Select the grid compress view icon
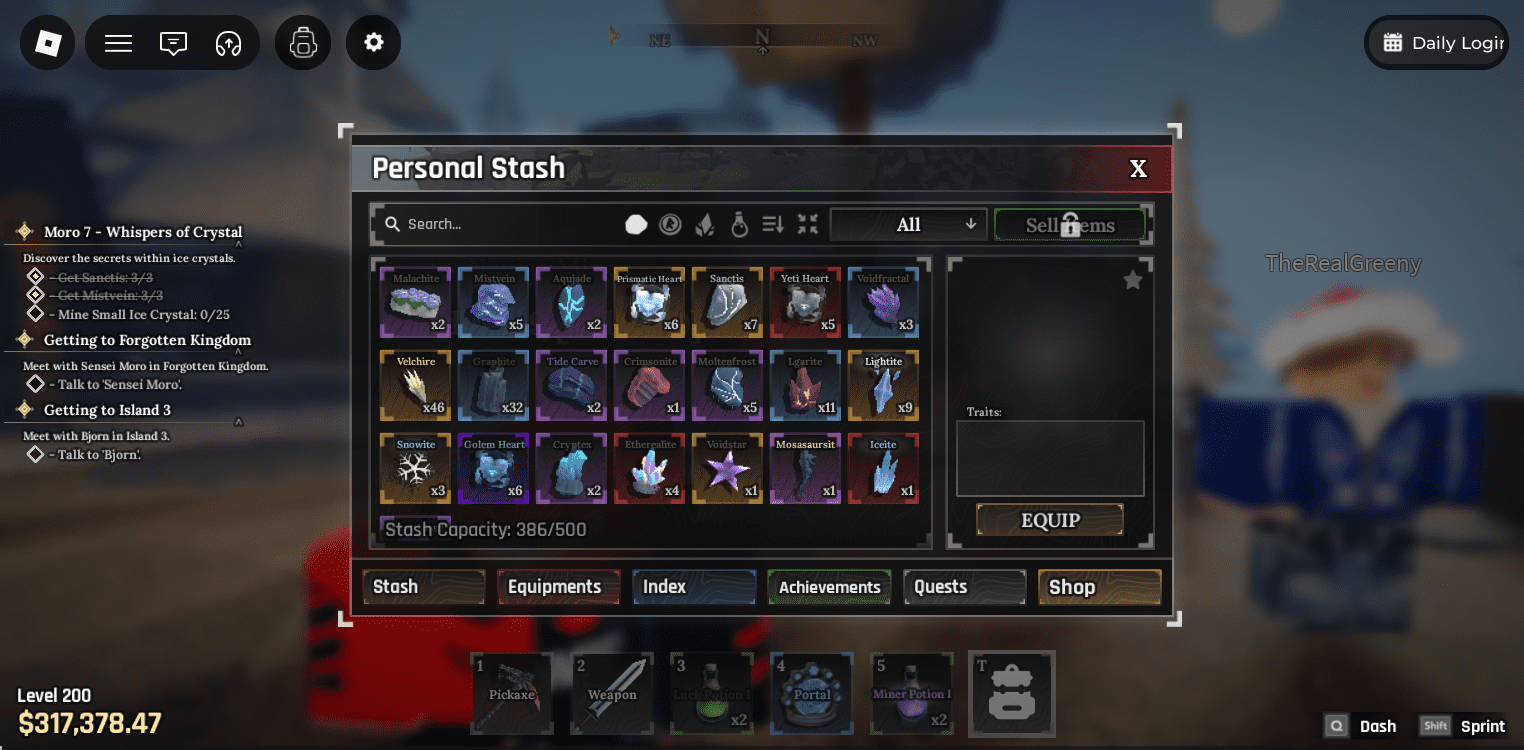This screenshot has width=1524, height=750. (808, 224)
